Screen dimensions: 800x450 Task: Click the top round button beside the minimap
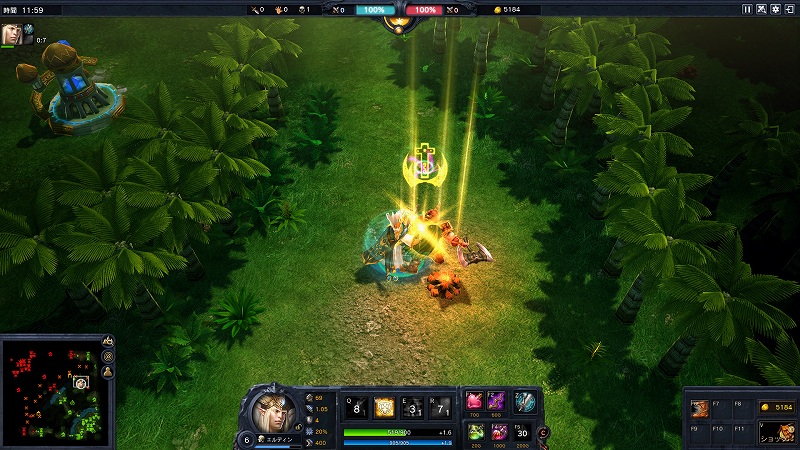coord(107,342)
